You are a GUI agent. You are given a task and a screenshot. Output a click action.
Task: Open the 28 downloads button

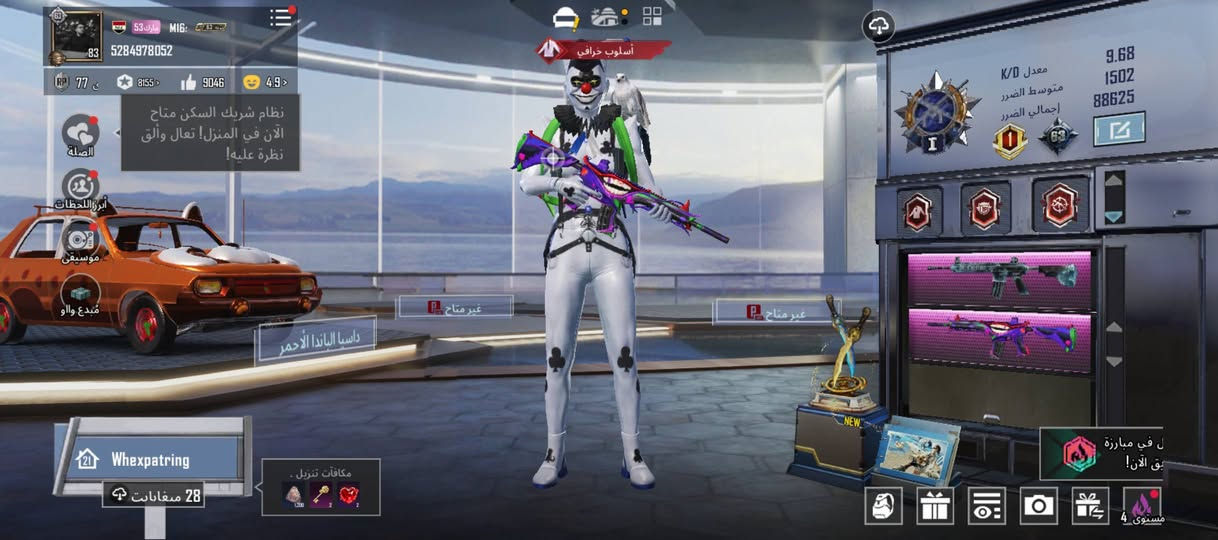pos(154,495)
